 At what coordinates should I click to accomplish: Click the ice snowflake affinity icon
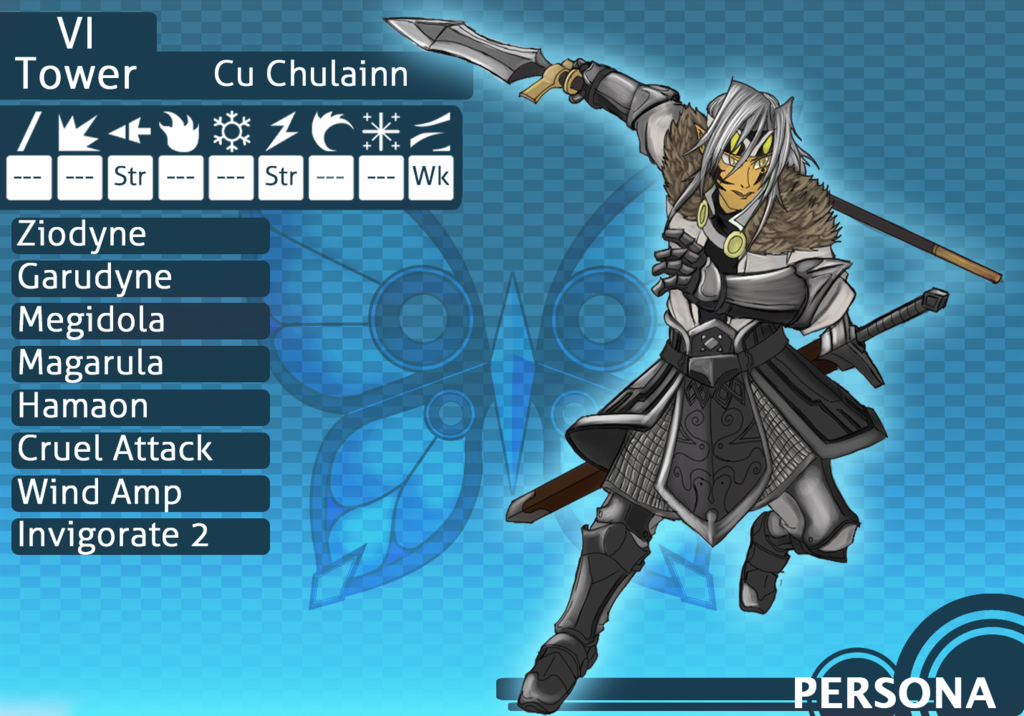pyautogui.click(x=230, y=131)
